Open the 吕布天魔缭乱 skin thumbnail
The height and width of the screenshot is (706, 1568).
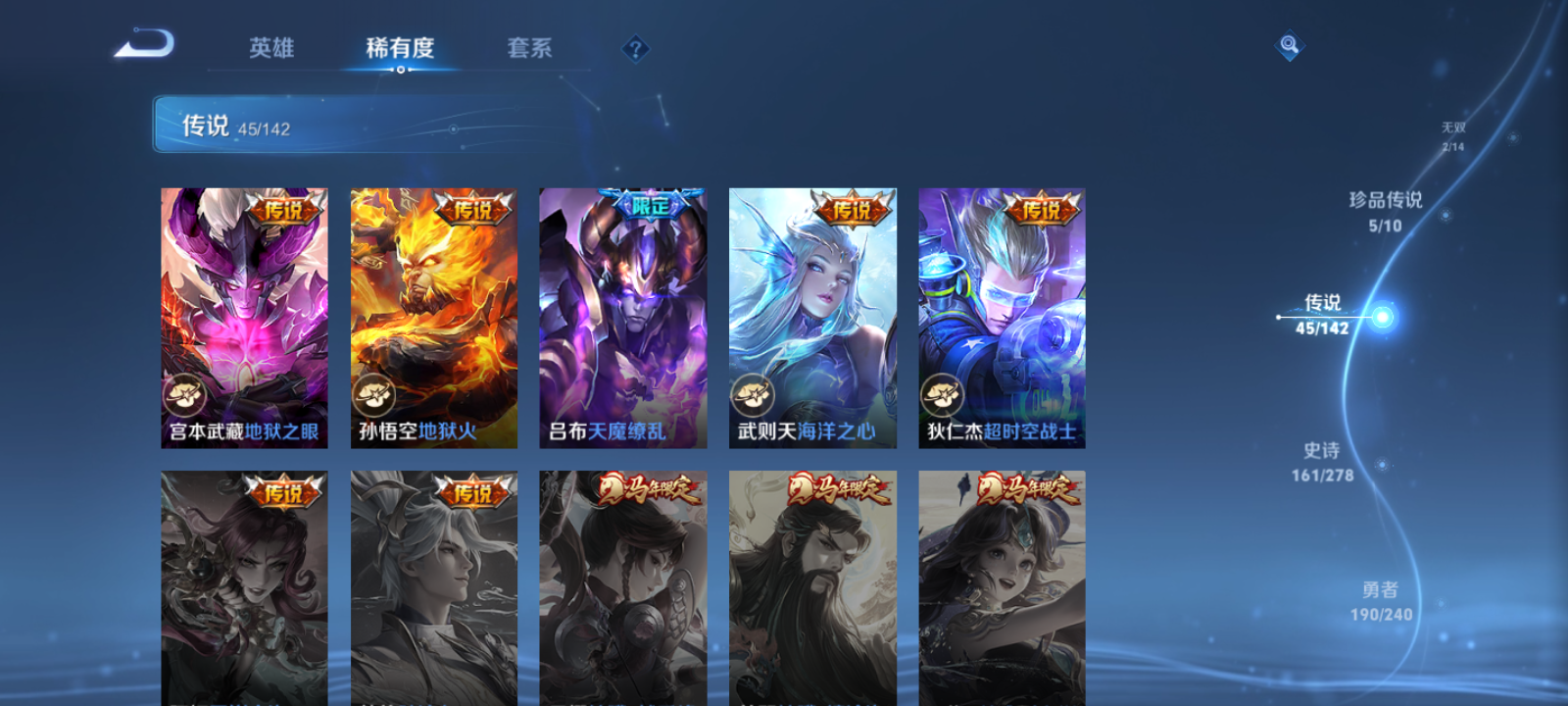(621, 314)
